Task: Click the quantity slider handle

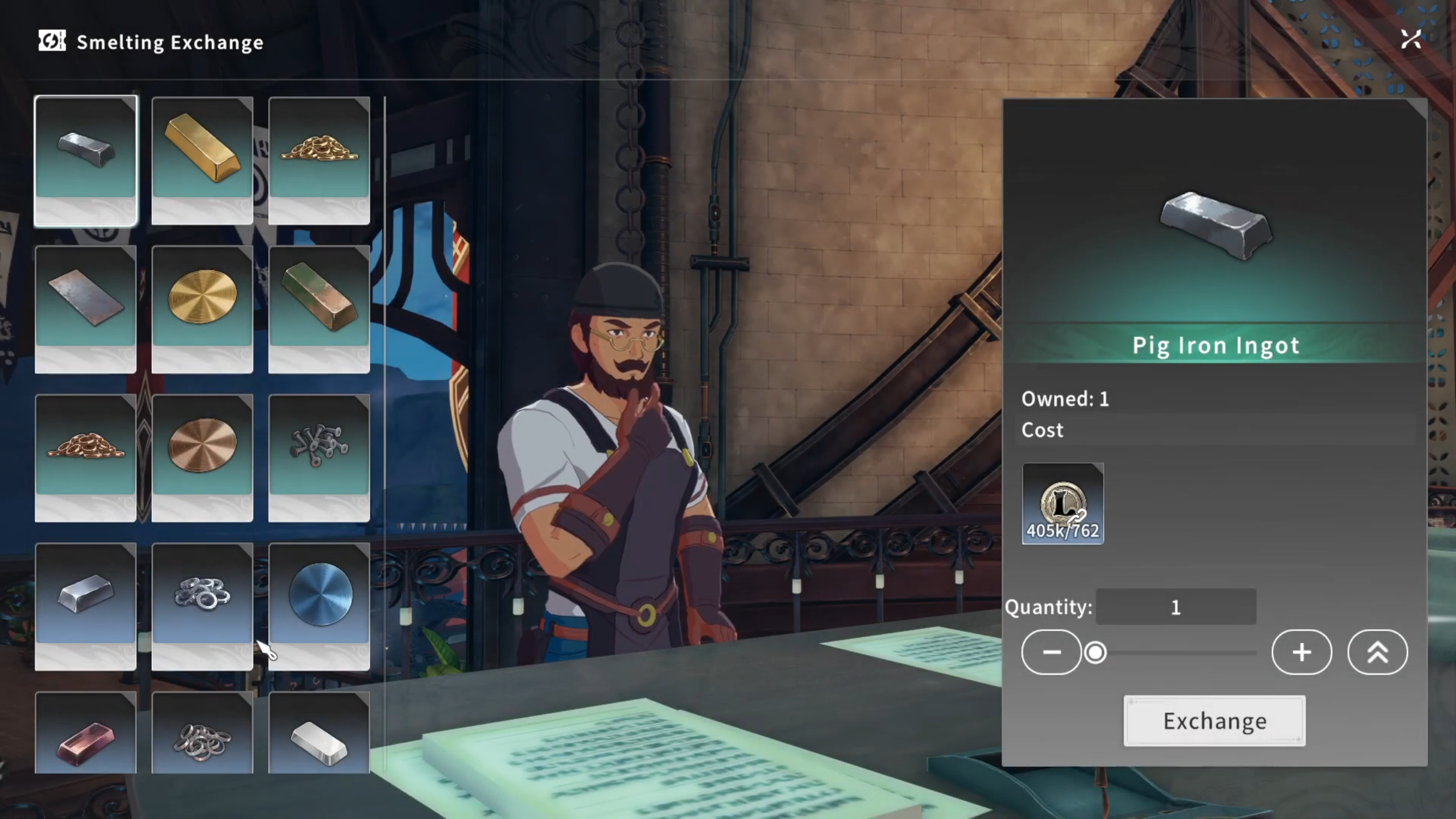Action: [x=1095, y=652]
